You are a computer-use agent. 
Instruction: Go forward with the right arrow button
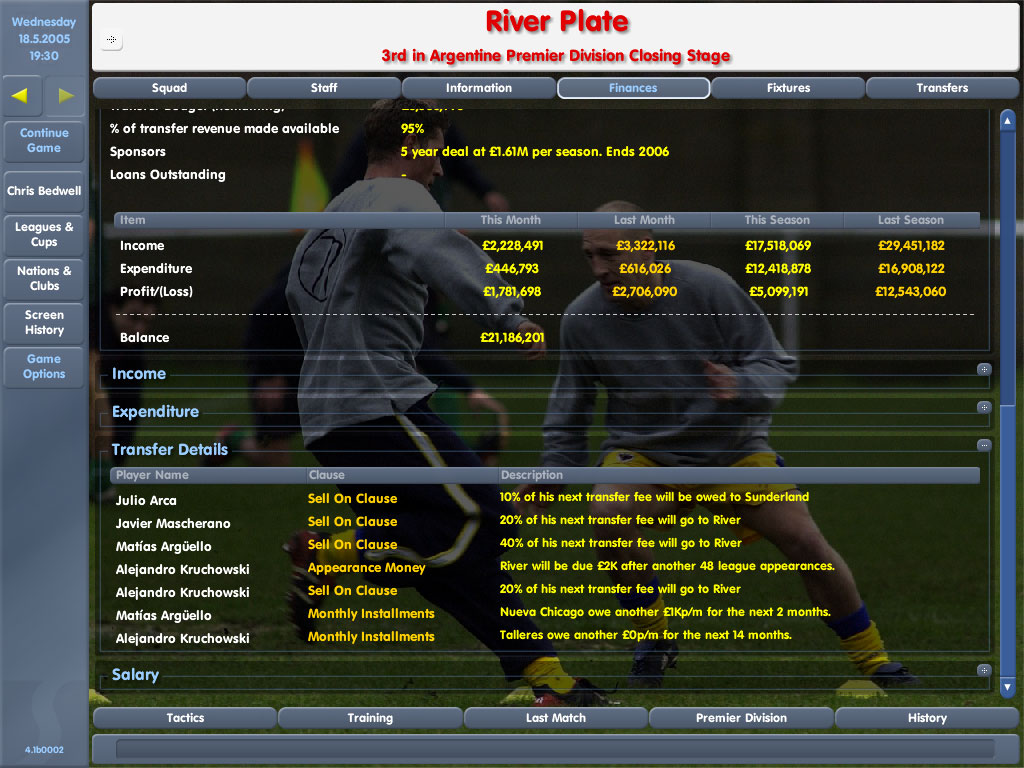tap(66, 96)
